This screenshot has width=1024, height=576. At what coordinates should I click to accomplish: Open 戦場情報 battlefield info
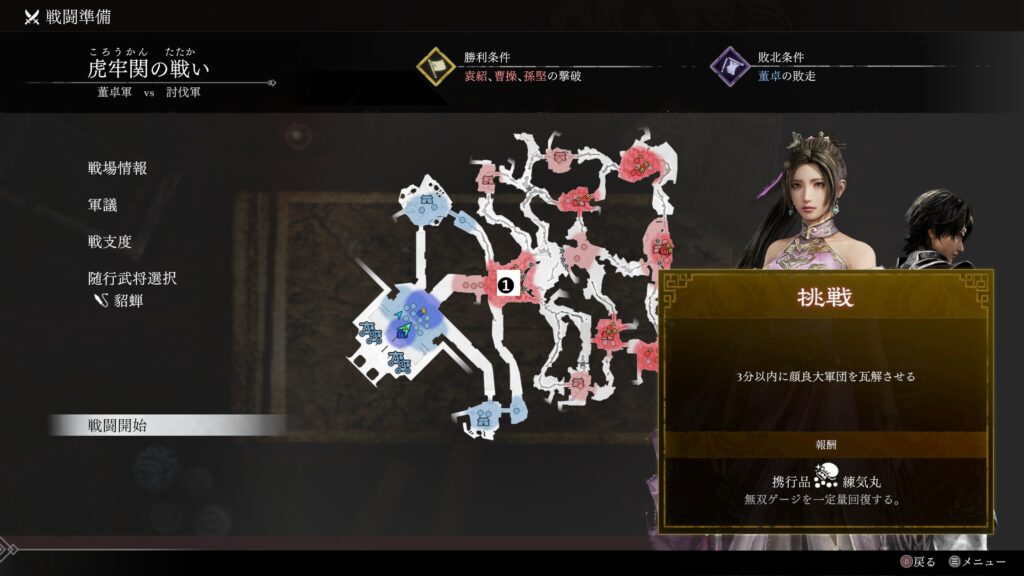point(117,168)
